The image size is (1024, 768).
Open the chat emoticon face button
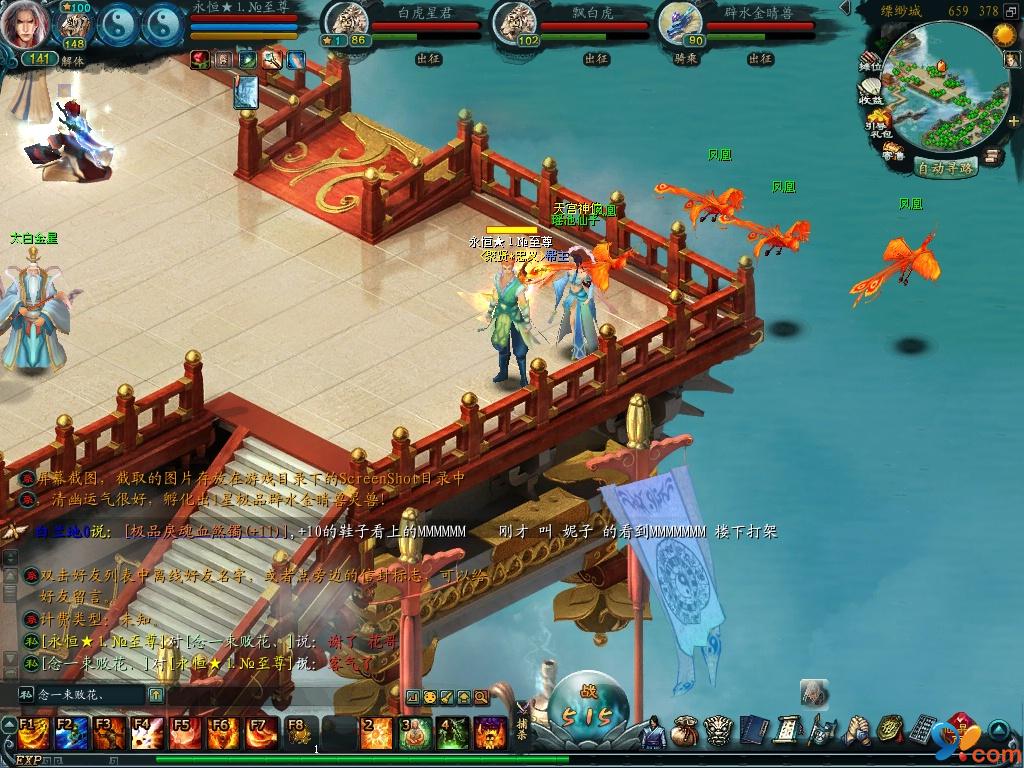coord(429,696)
